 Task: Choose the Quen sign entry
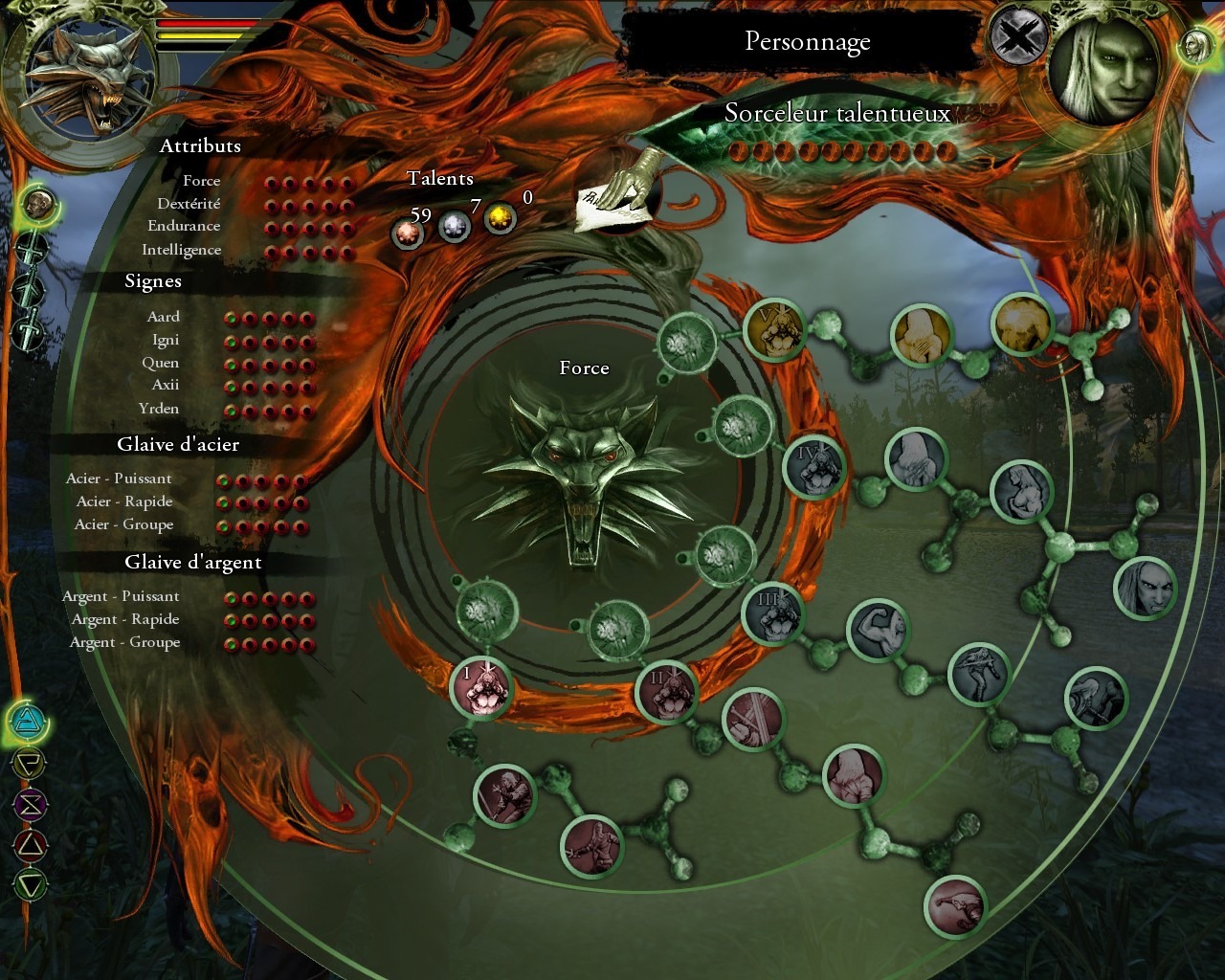(x=160, y=363)
